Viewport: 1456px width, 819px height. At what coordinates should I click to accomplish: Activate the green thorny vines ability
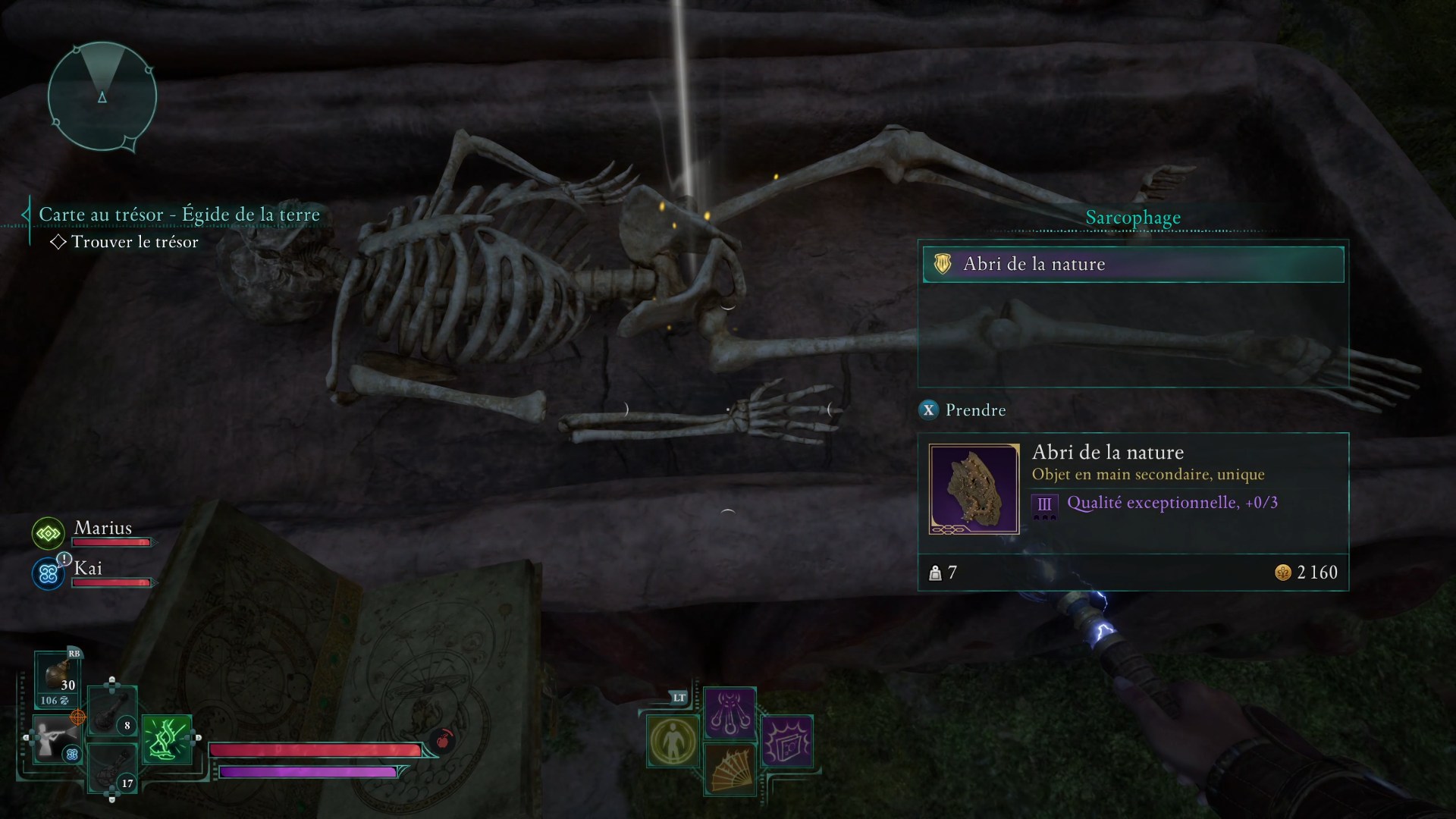166,739
